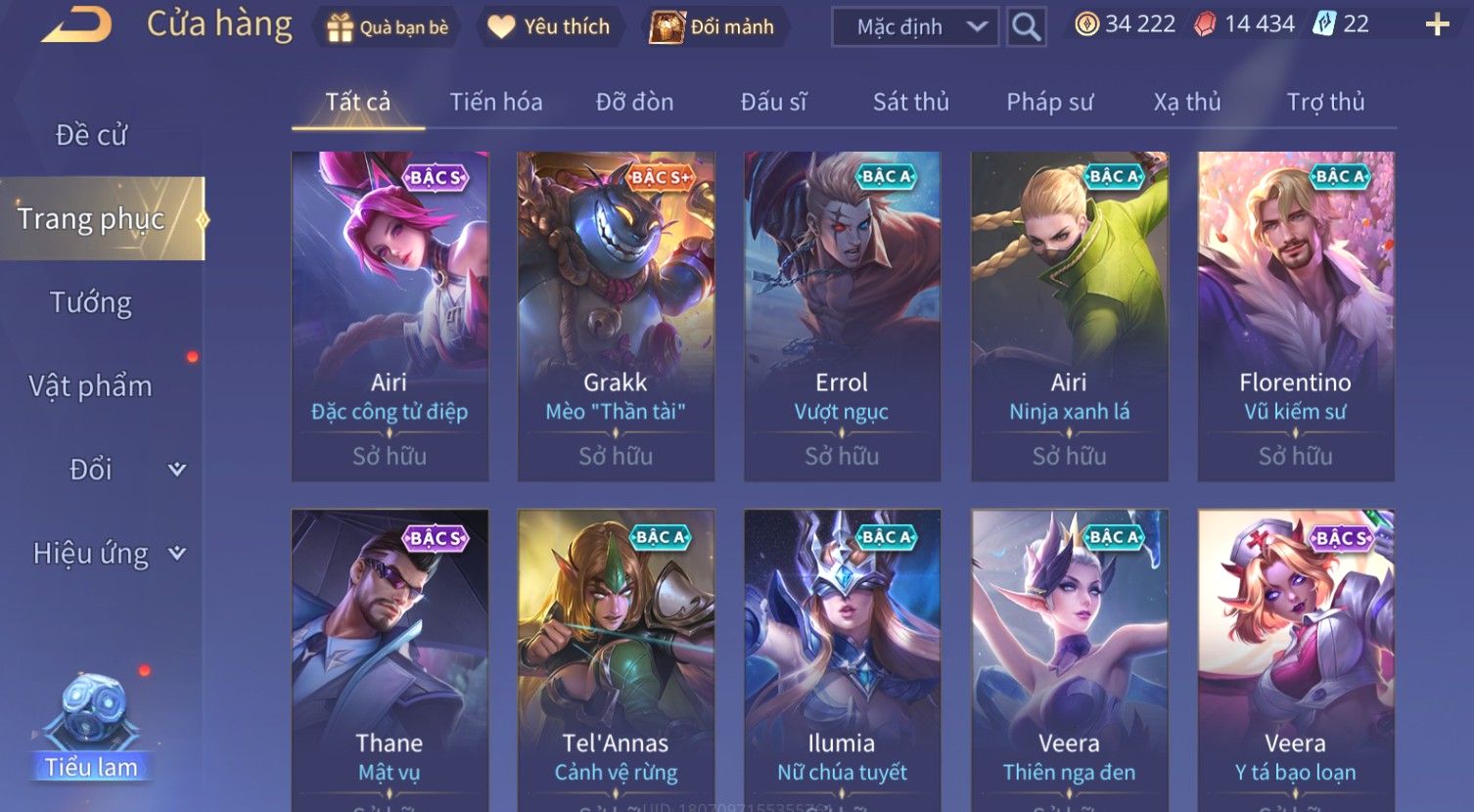
Task: Show Pháp sư skins
Action: [x=1049, y=102]
